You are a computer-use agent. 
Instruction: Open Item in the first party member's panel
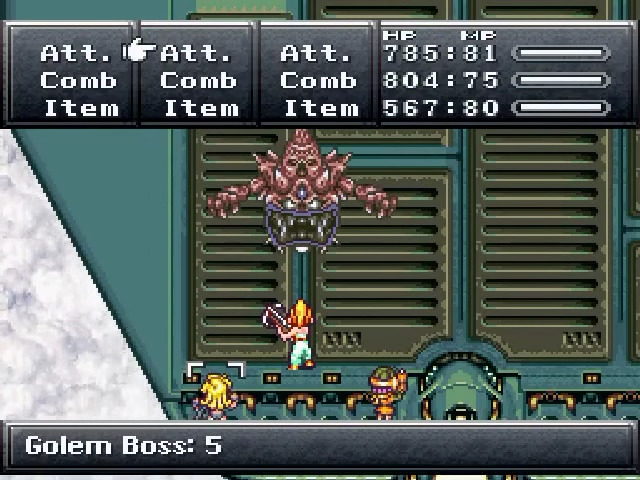78,108
